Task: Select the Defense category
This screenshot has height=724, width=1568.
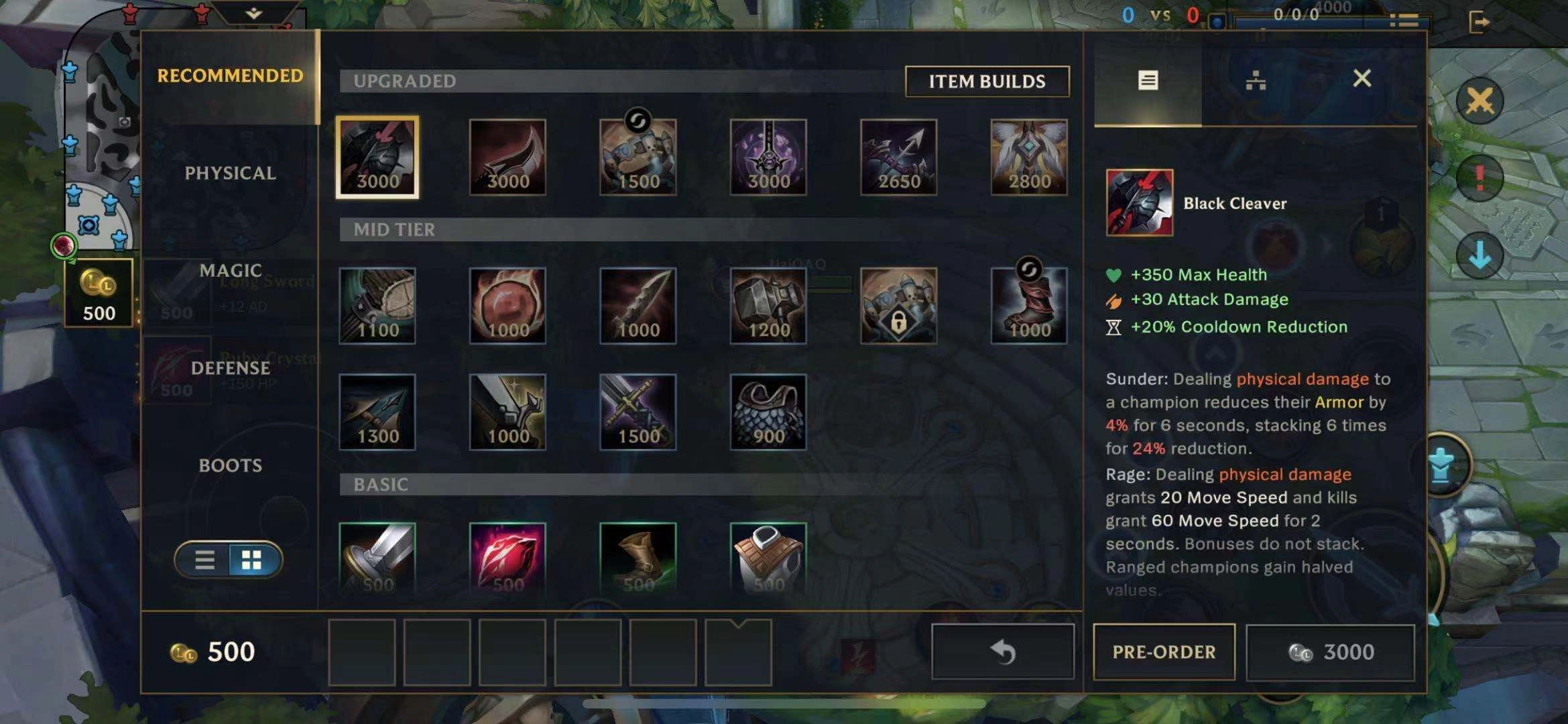Action: [230, 368]
